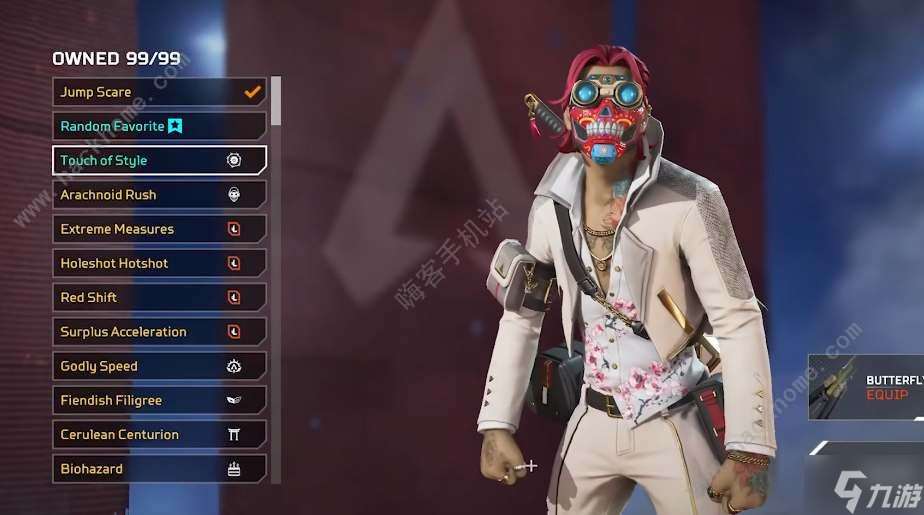Screen dimensions: 924x515
Task: Choose the Fiendish Filigree skin
Action: [x=159, y=400]
